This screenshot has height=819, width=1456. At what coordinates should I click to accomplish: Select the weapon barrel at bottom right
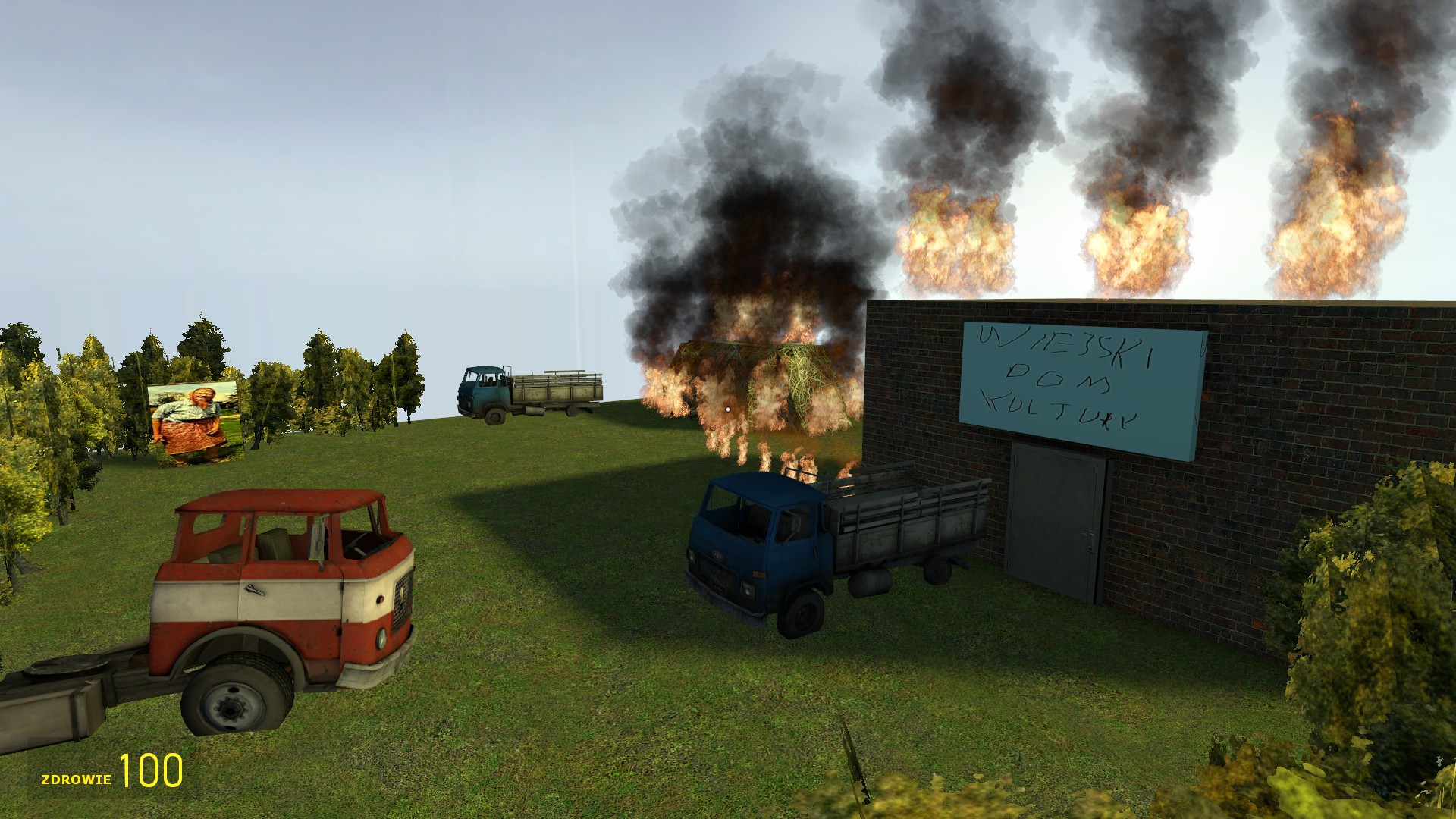(x=857, y=766)
